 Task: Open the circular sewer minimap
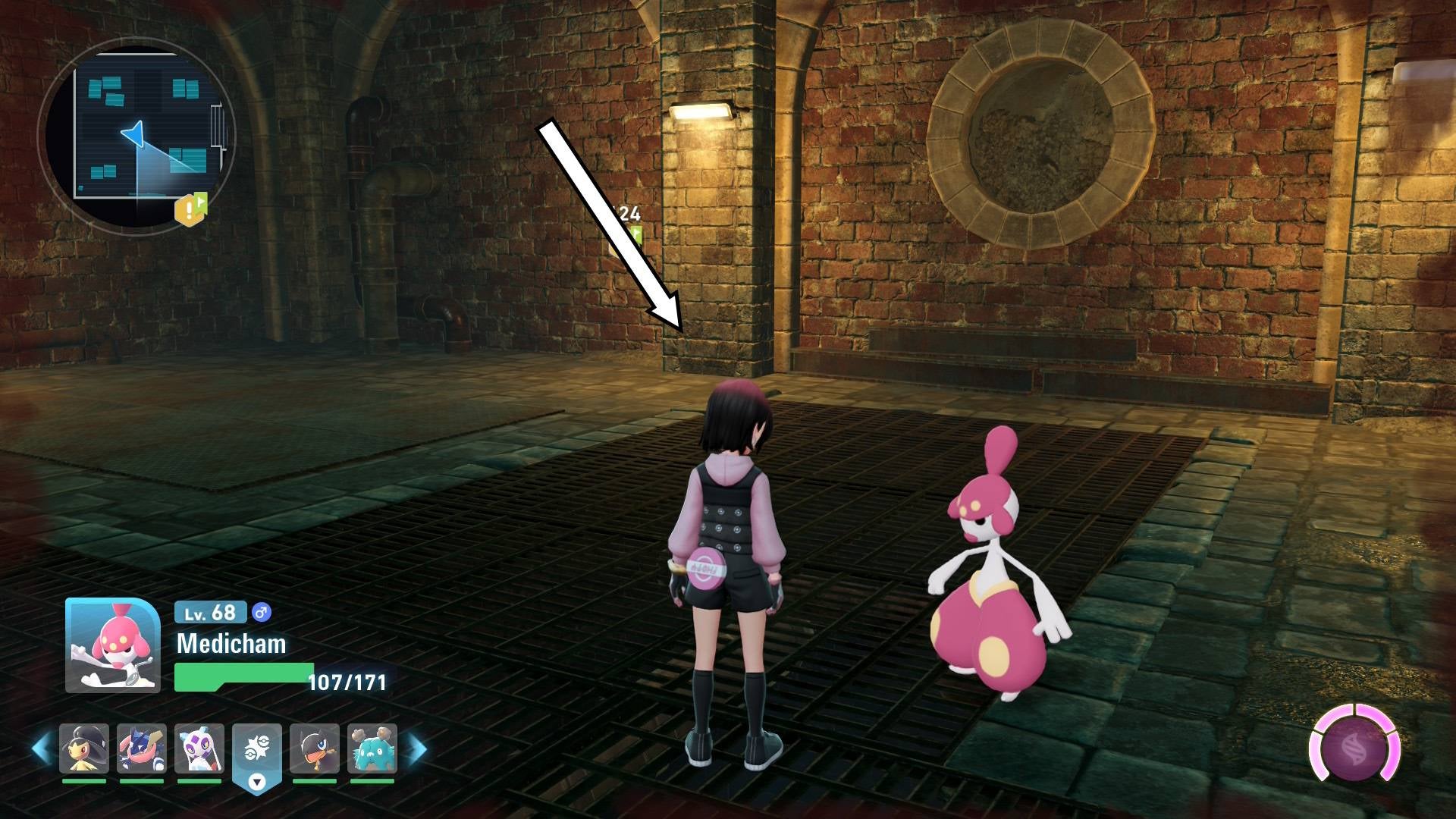(x=138, y=133)
